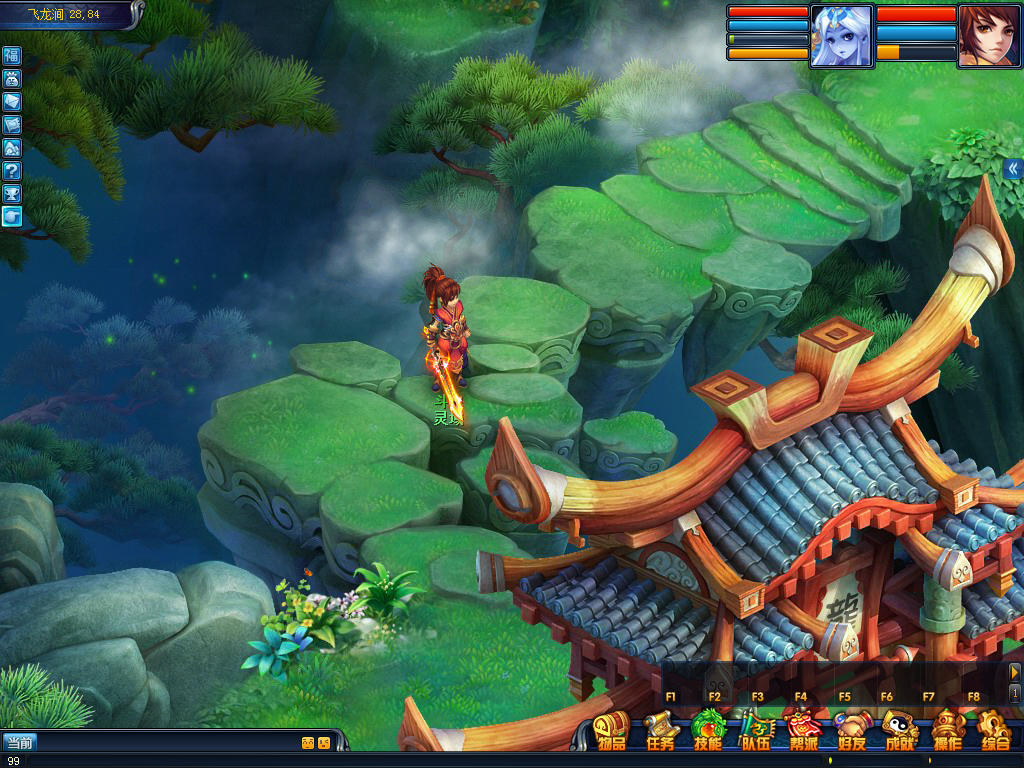
Task: Open the 综合 system gear menu
Action: coord(994,730)
